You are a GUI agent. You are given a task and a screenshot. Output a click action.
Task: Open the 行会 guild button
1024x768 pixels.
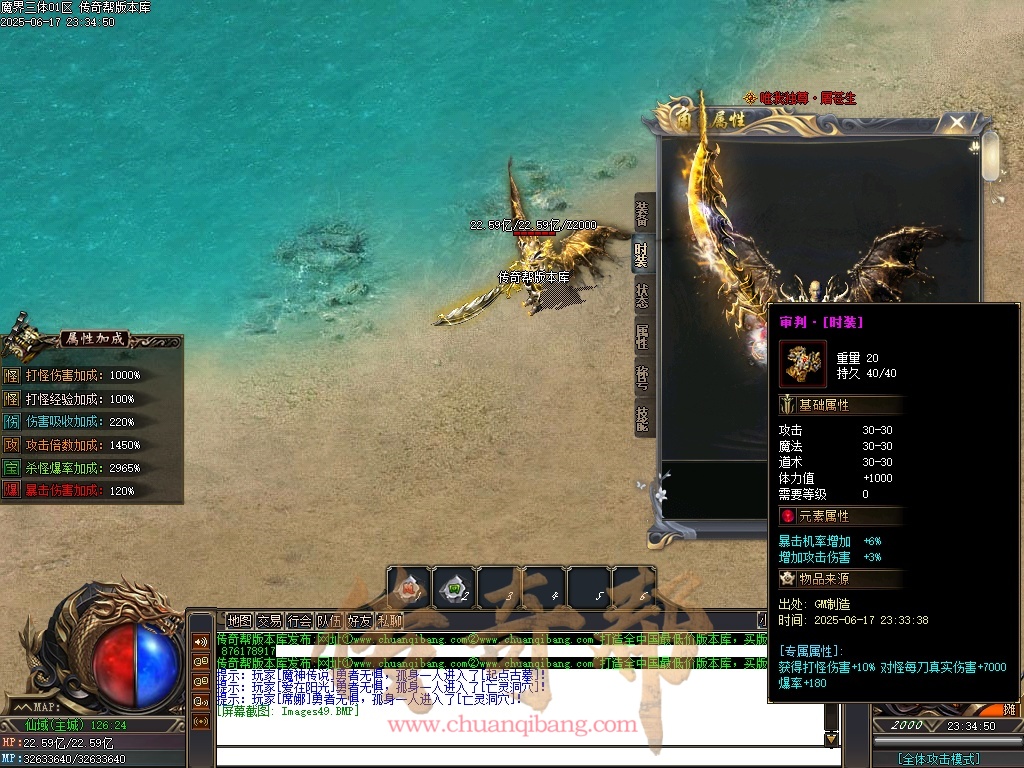299,621
